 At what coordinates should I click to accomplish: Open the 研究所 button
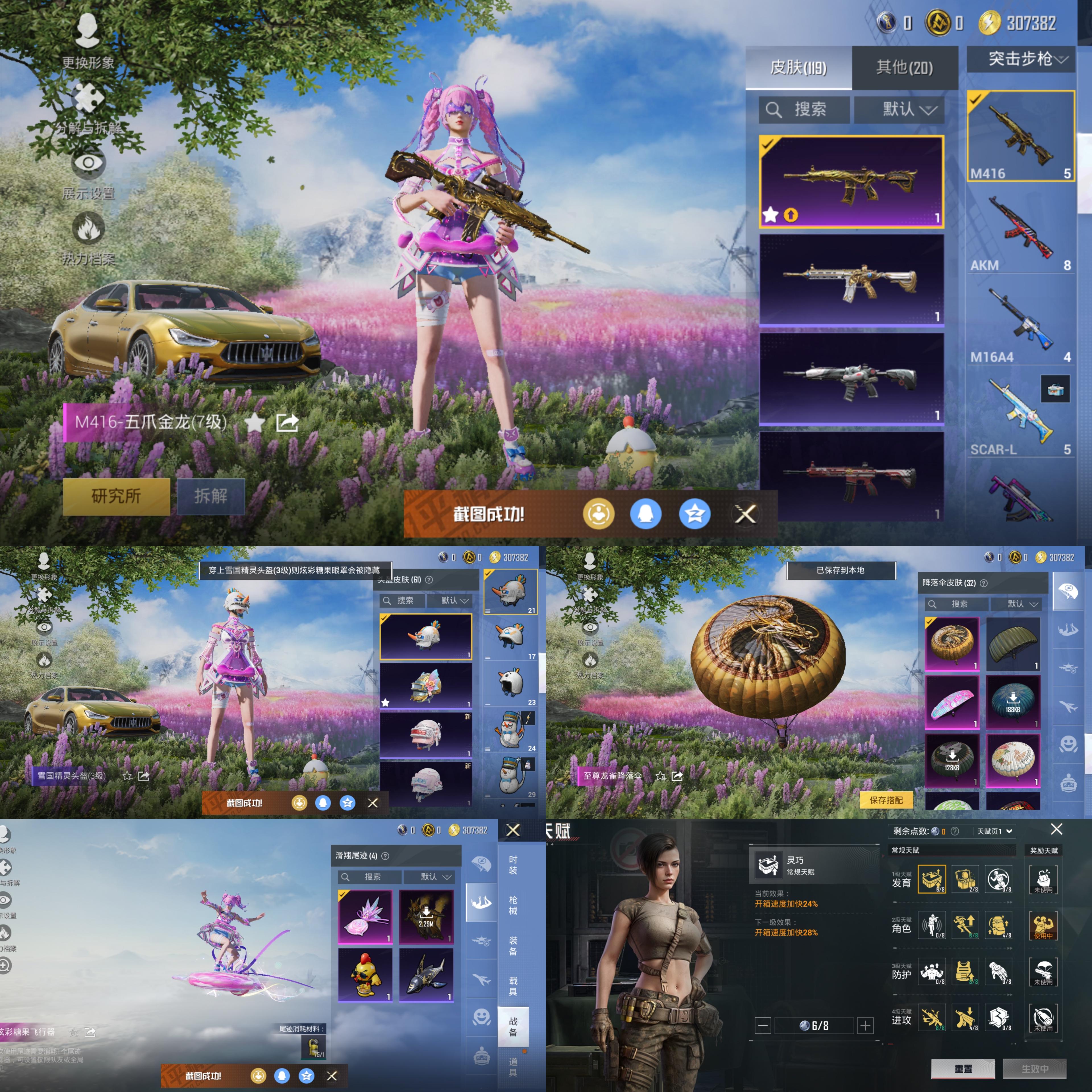[116, 496]
